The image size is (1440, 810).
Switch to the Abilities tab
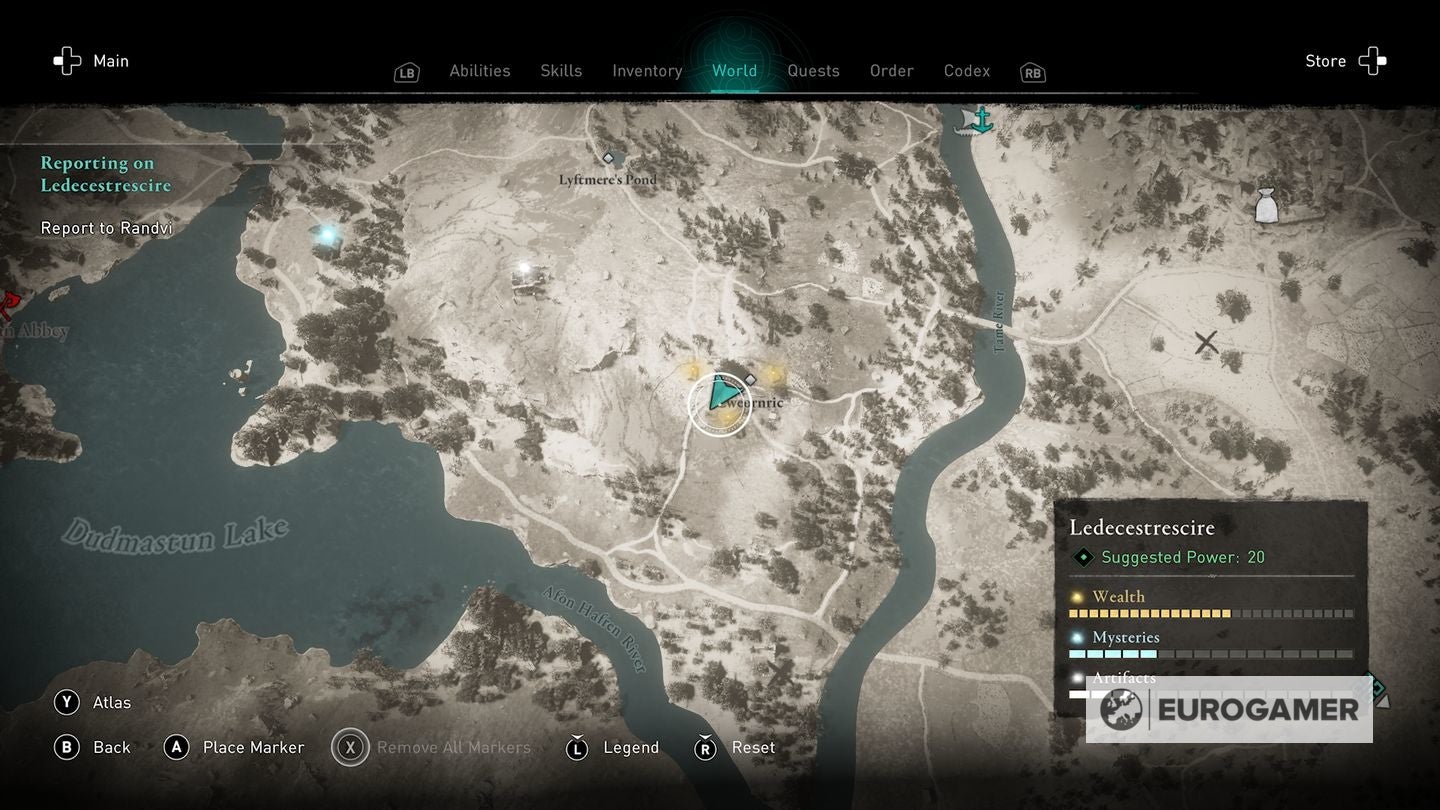(479, 71)
